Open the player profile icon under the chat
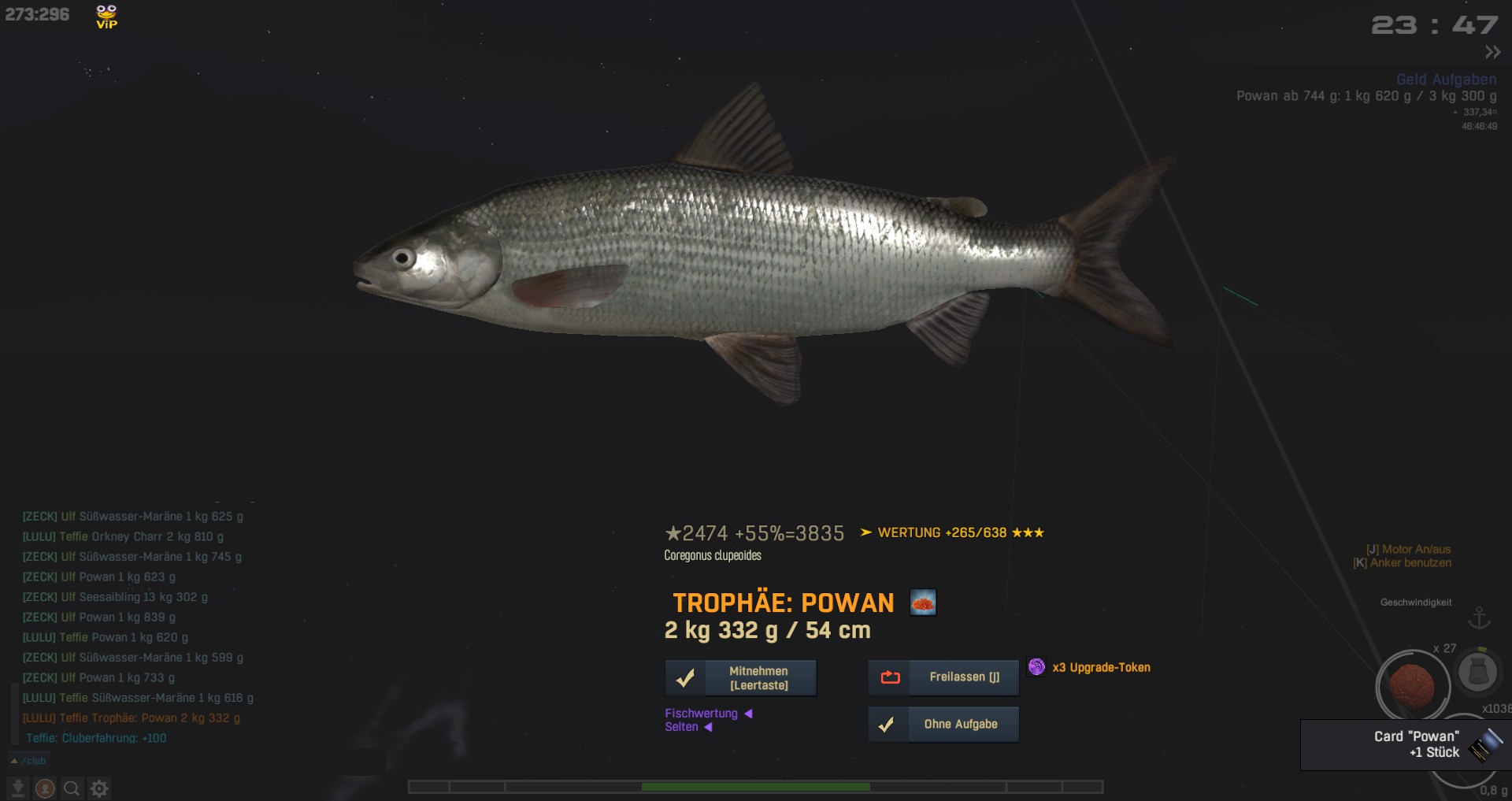The width and height of the screenshot is (1512, 801). [45, 788]
